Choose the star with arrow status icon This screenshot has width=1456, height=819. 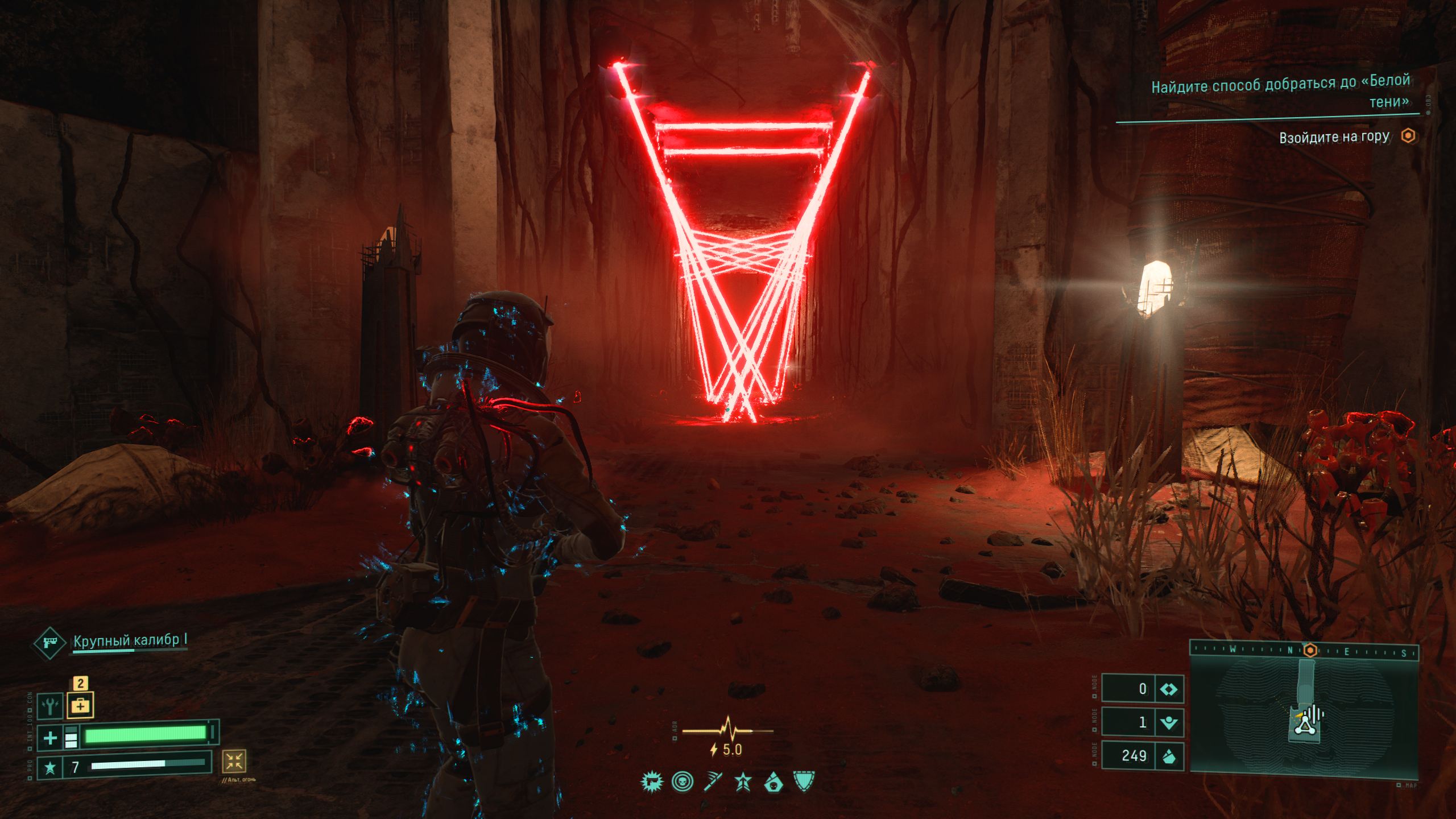[x=743, y=782]
